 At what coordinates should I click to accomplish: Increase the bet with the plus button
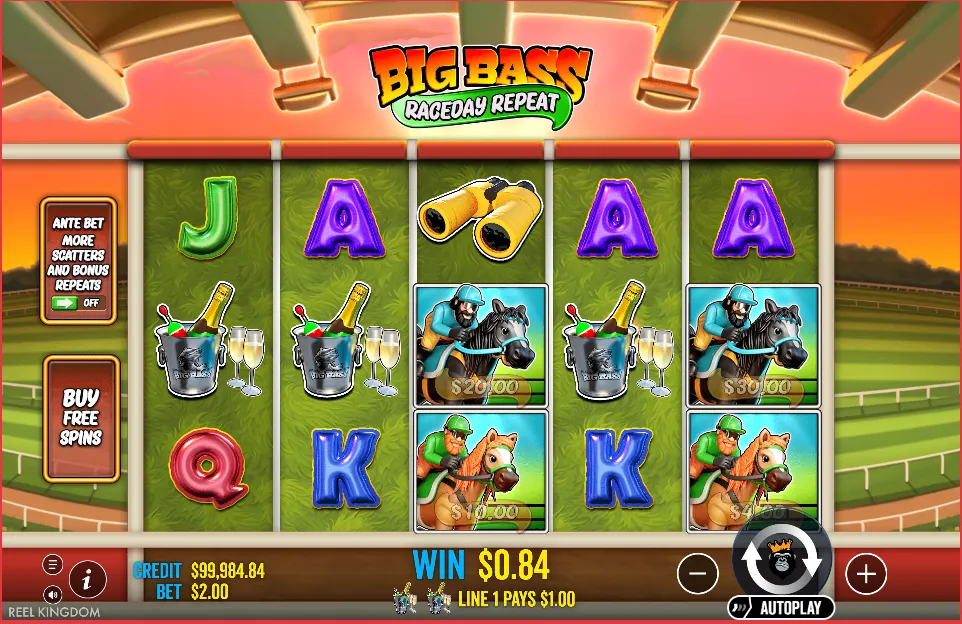pos(866,574)
